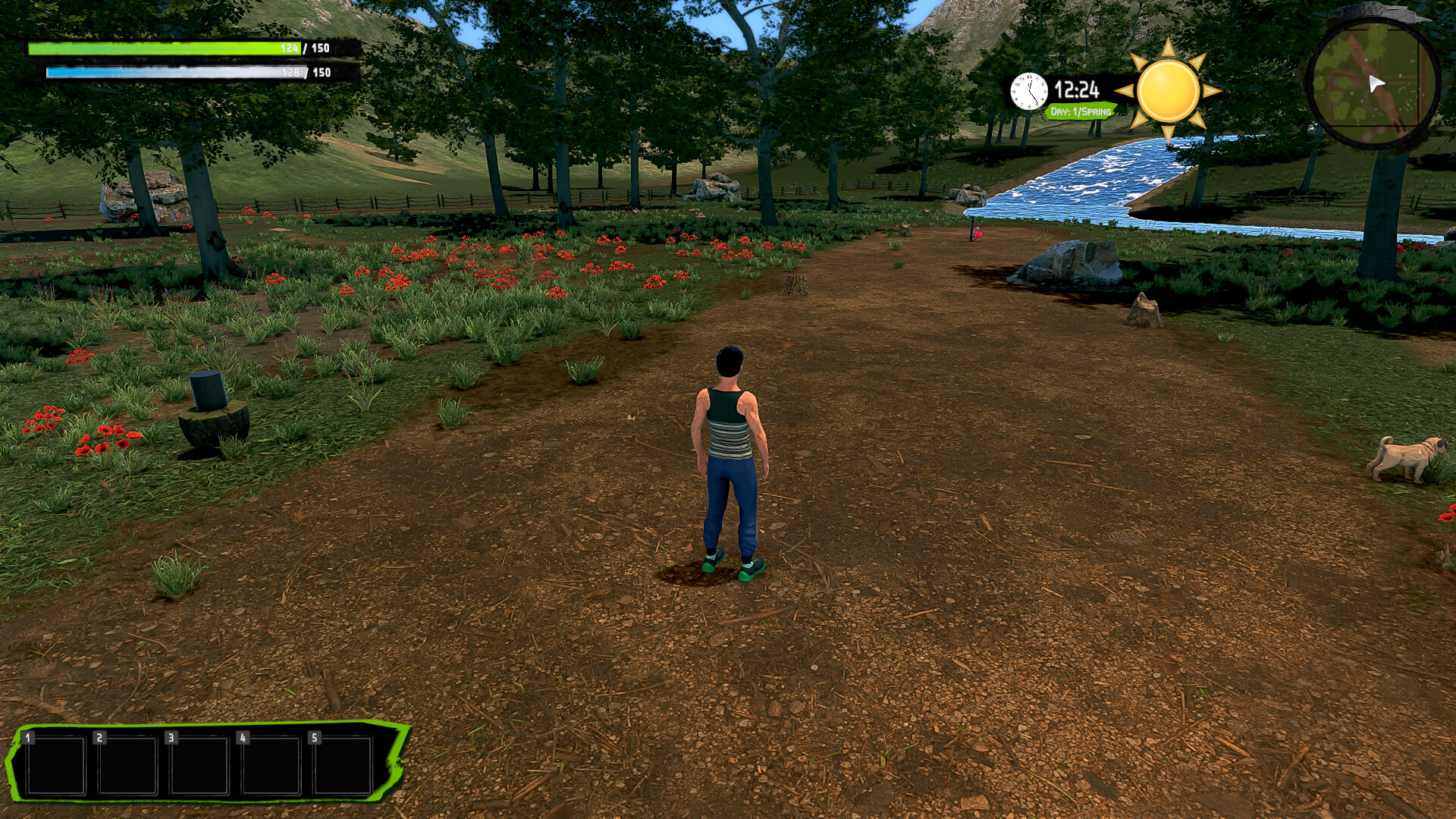The image size is (1456, 819).
Task: Click the red marker inside the minimap
Action: [x=1355, y=46]
